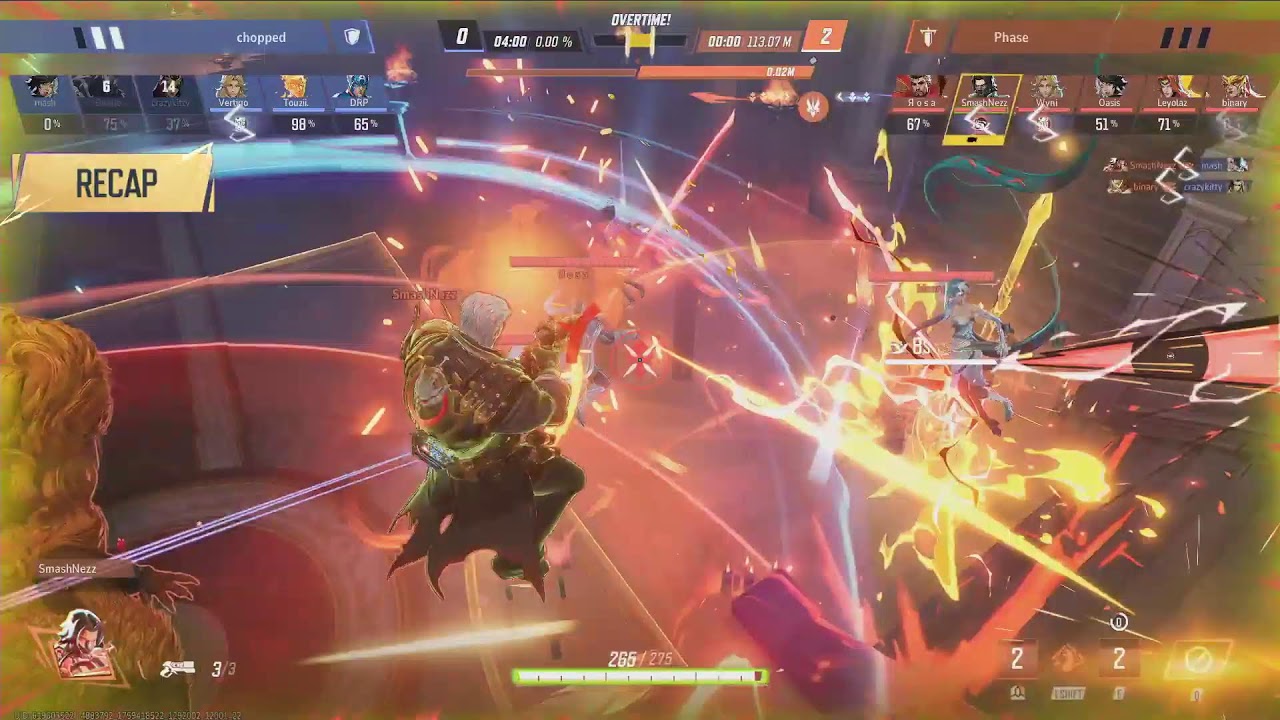
Task: Click the Phase team name banner
Action: [x=1010, y=38]
